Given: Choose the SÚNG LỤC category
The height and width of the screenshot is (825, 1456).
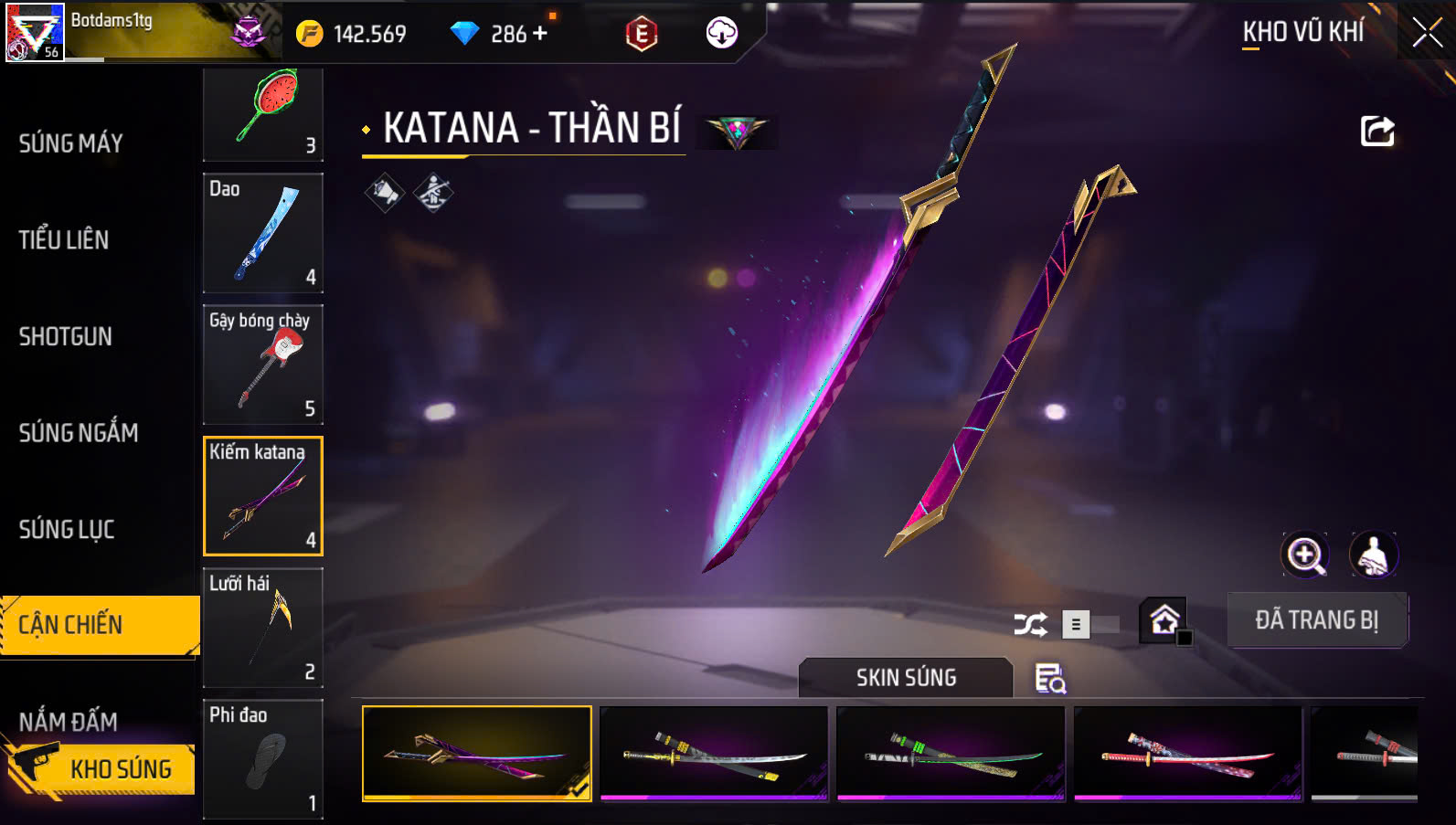Looking at the screenshot, I should coord(67,530).
